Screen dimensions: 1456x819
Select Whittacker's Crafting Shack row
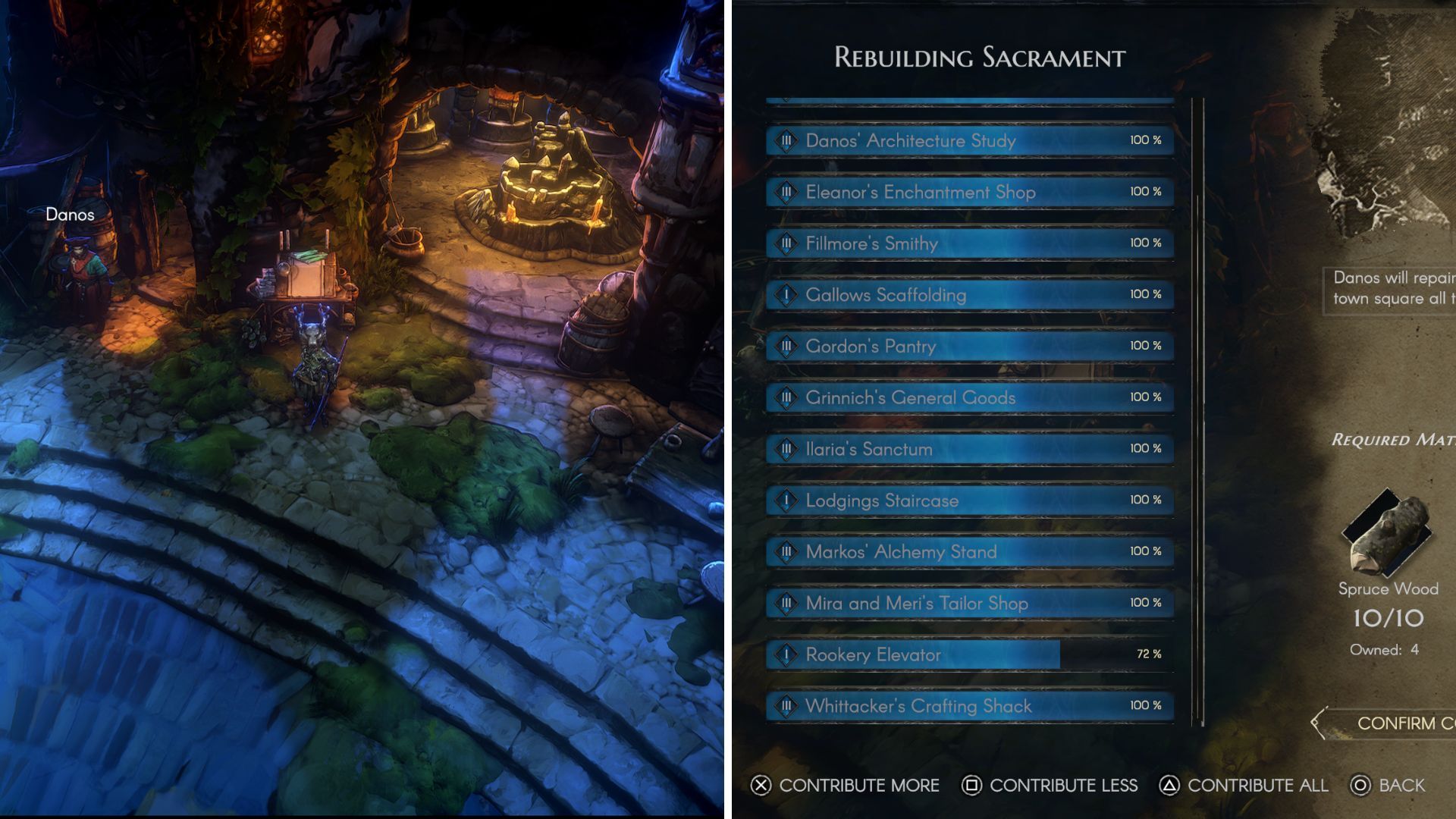pos(969,706)
